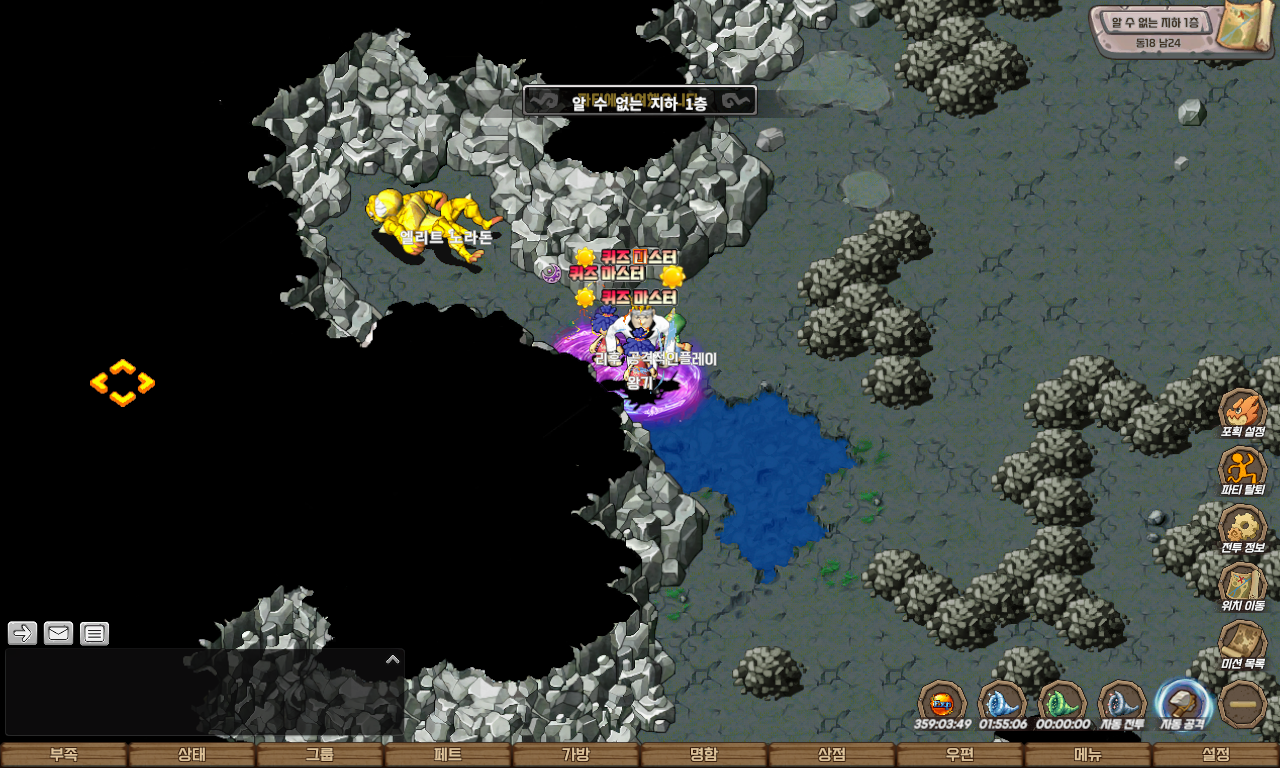The image size is (1280, 768).
Task: Toggle 자동 공격 auto attack
Action: coord(1182,702)
